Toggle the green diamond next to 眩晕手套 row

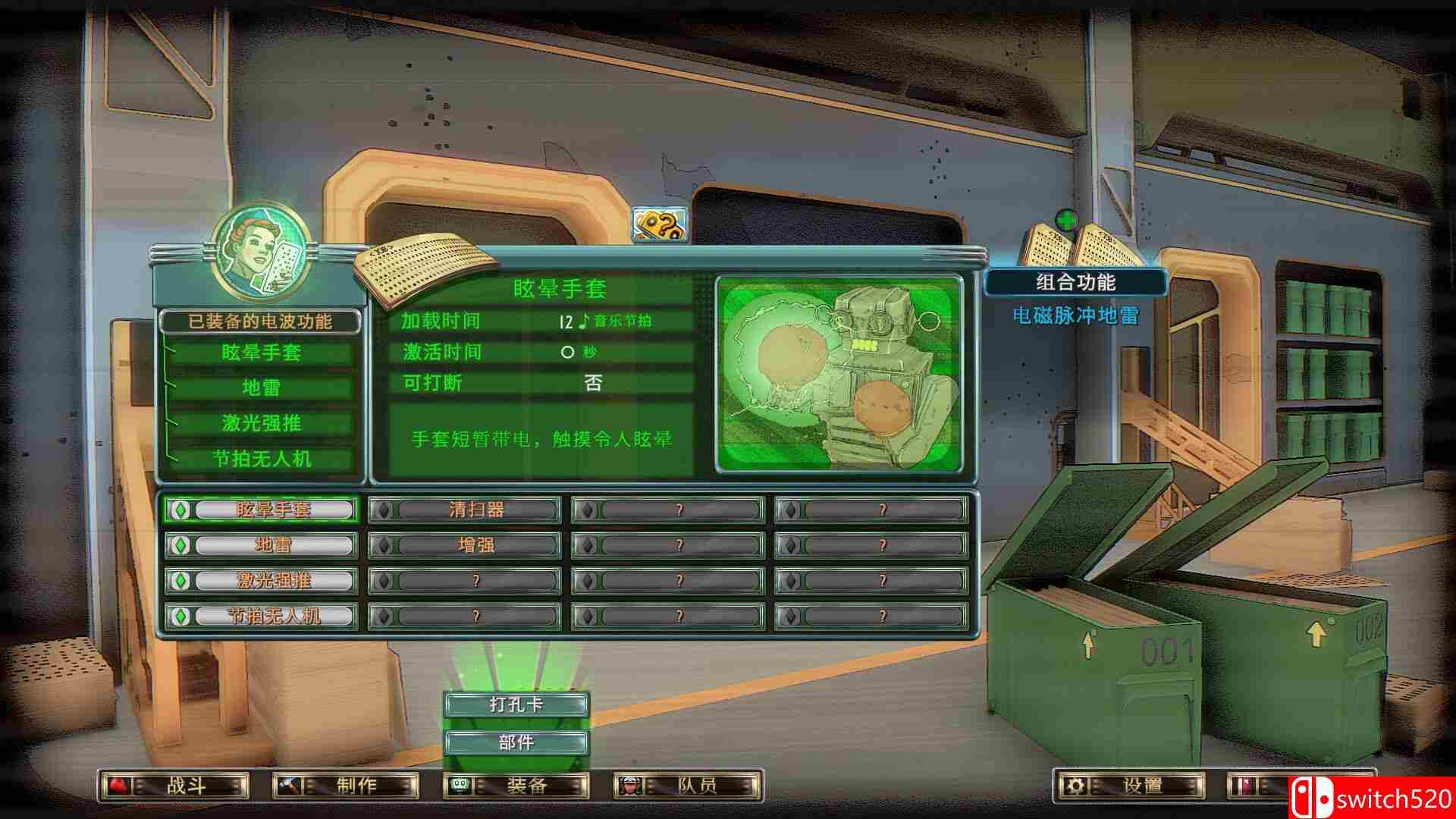click(180, 510)
